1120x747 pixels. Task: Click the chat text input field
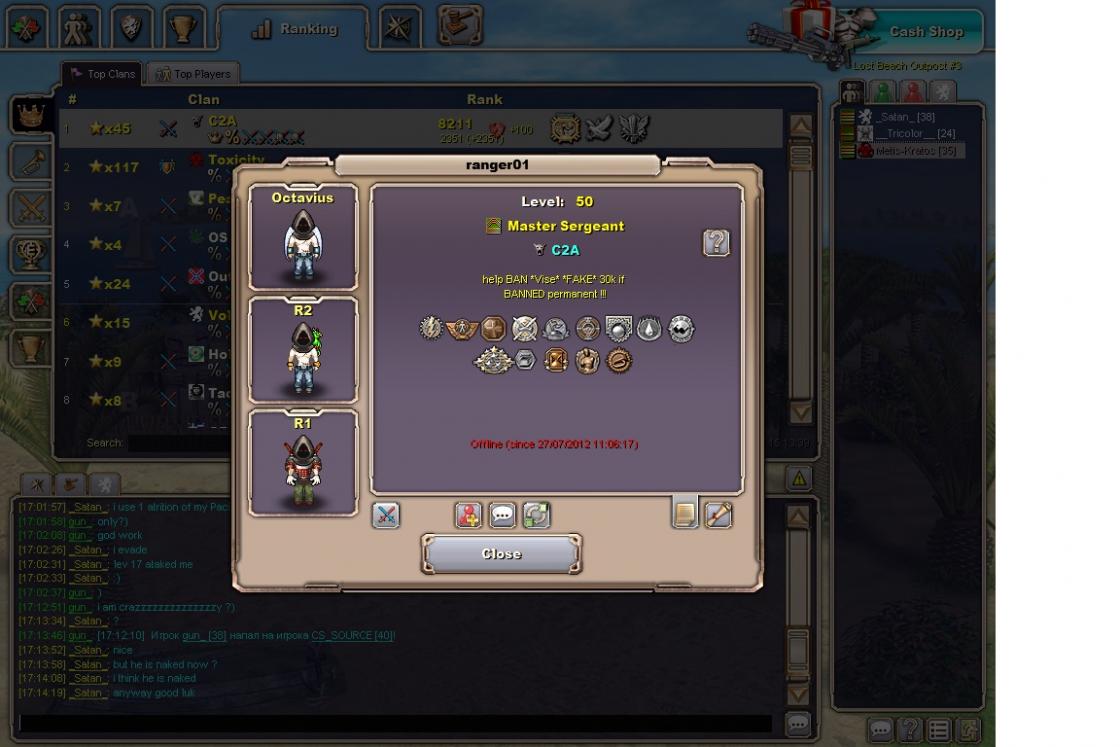(395, 723)
